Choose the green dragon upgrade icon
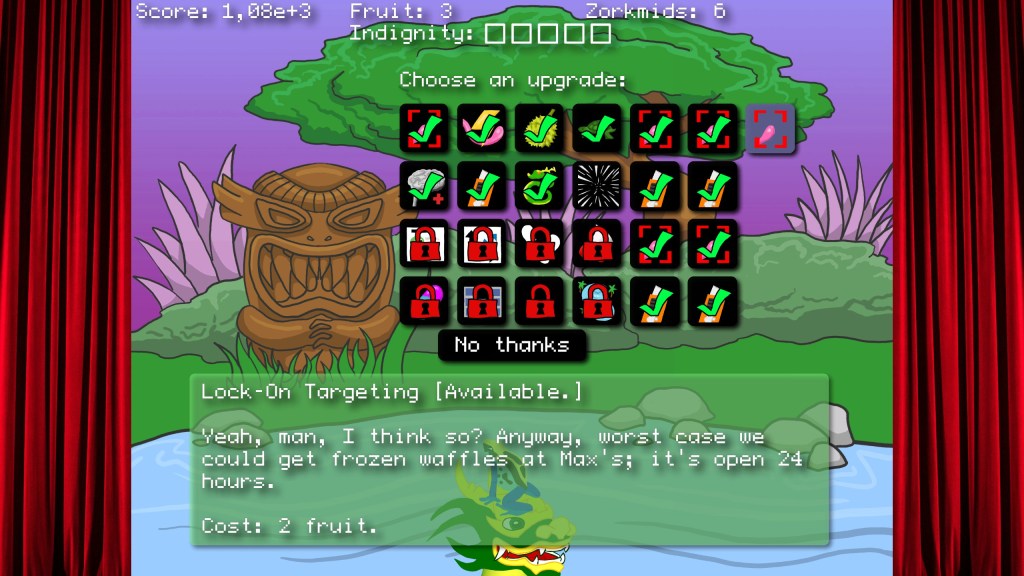 click(540, 187)
